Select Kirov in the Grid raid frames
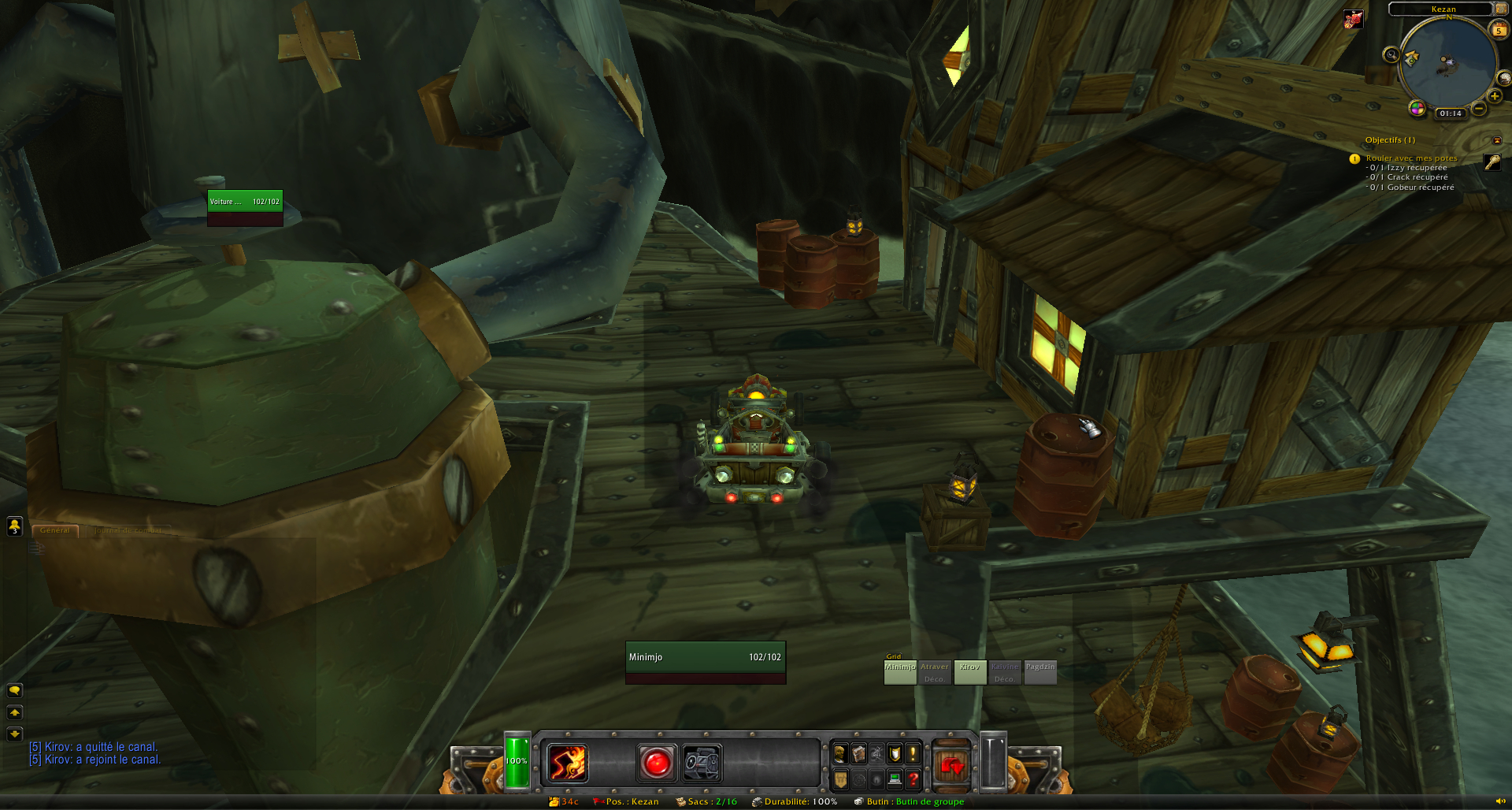This screenshot has width=1512, height=810. pos(969,672)
